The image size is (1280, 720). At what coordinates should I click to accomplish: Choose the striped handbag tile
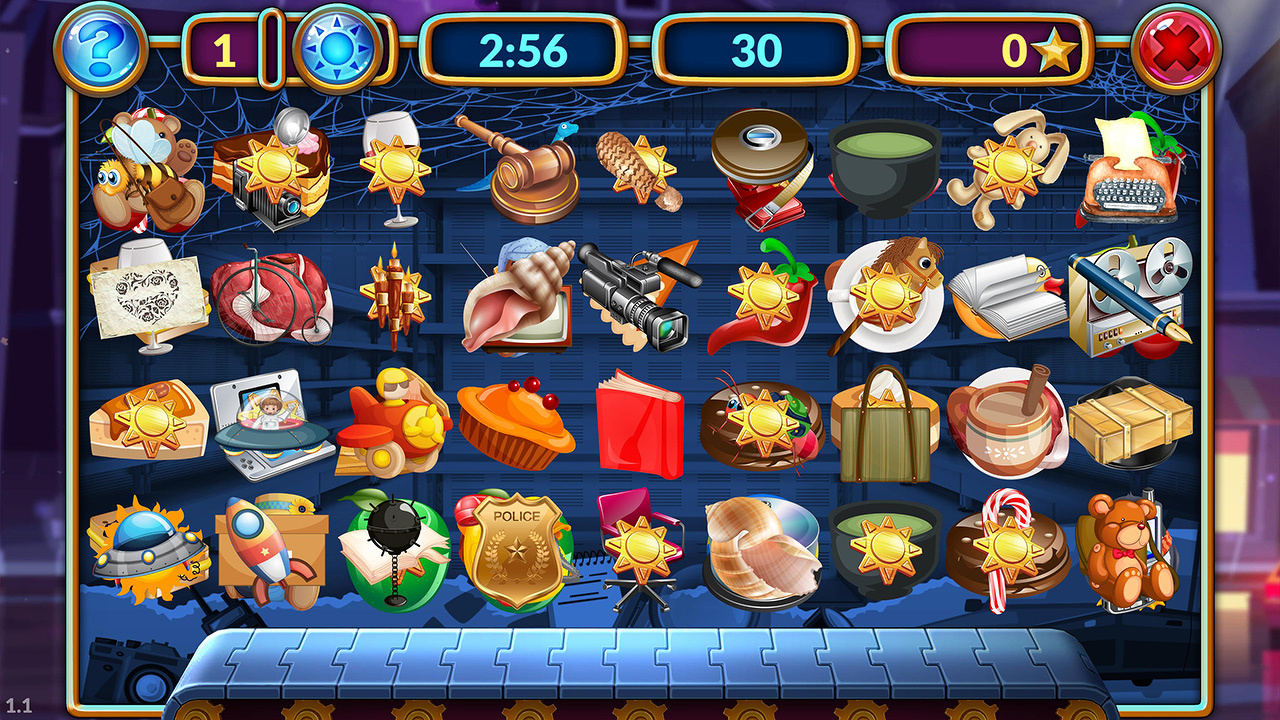[882, 424]
